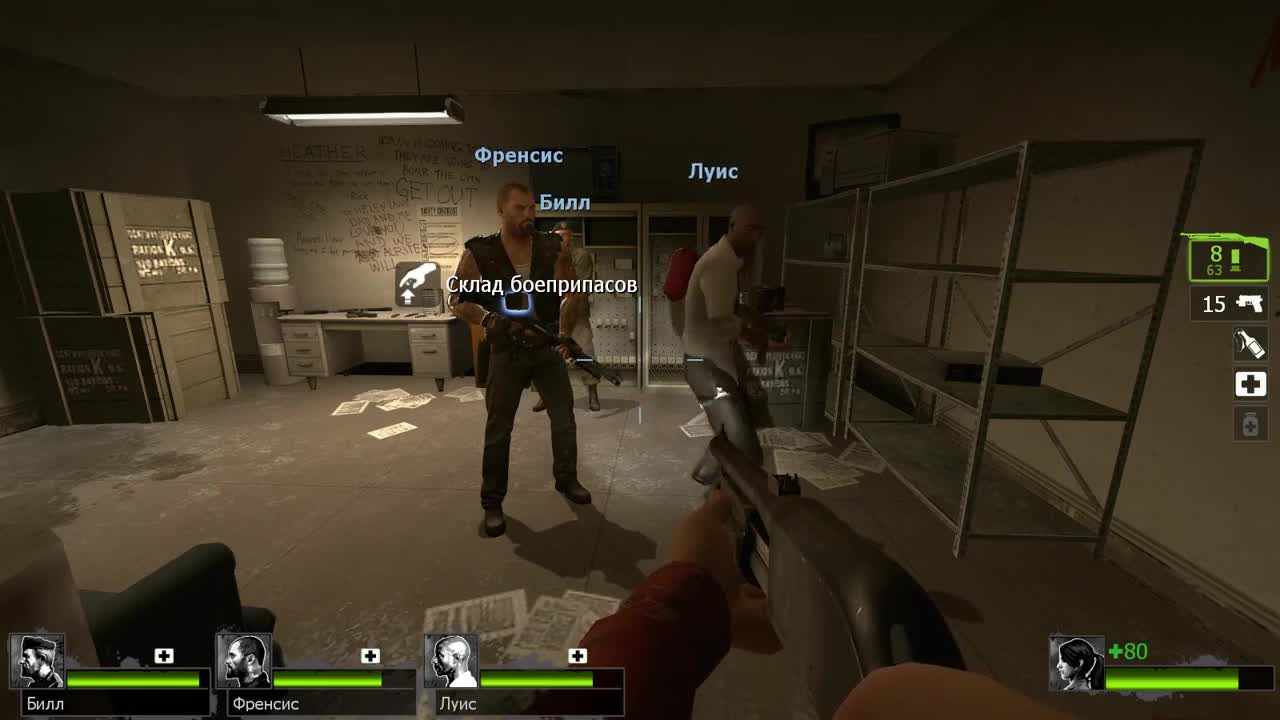The width and height of the screenshot is (1280, 720).
Task: Click the pistol icon showing 15 rounds
Action: pyautogui.click(x=1227, y=304)
